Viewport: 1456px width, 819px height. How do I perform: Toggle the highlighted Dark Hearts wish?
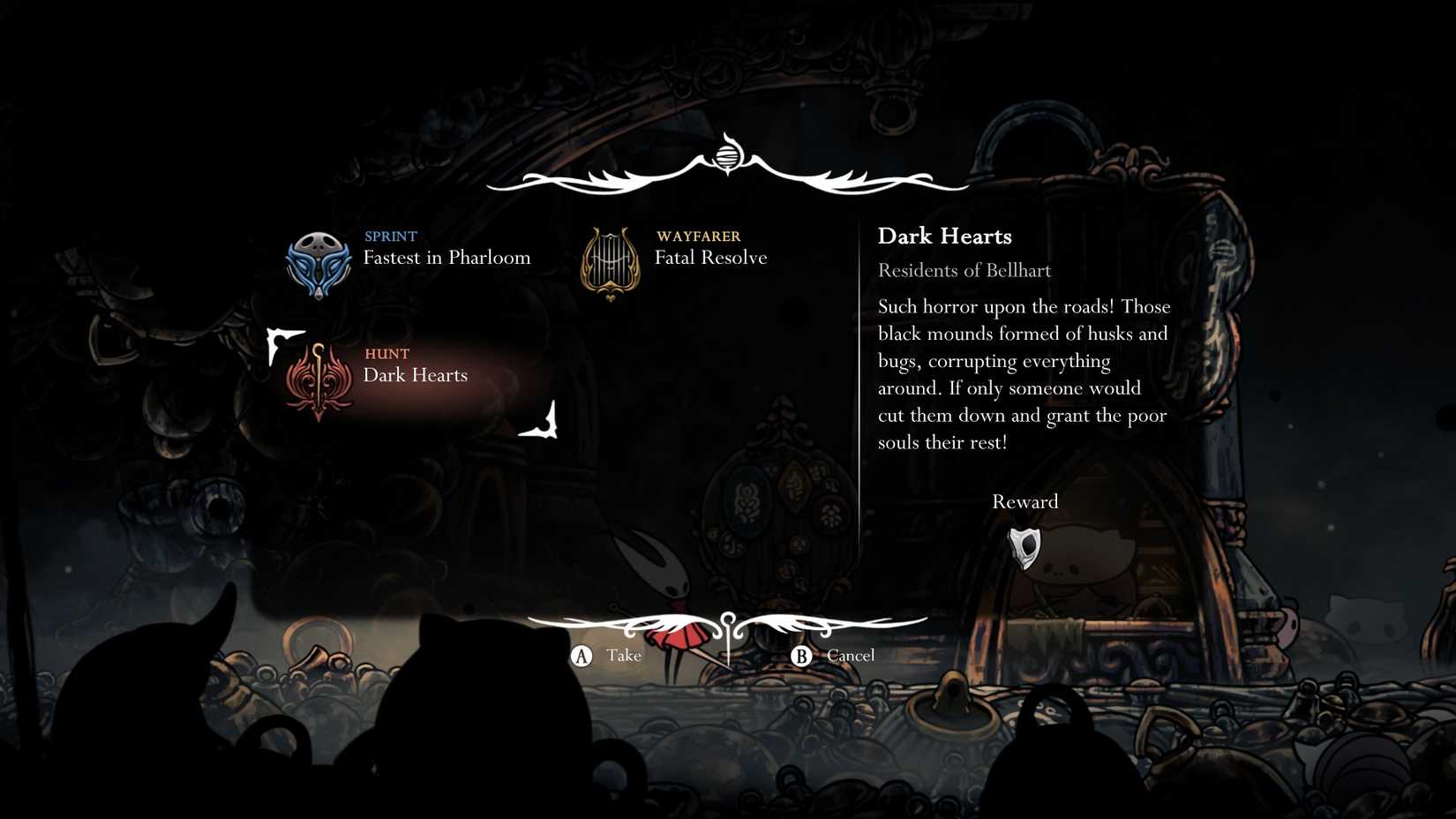point(416,375)
